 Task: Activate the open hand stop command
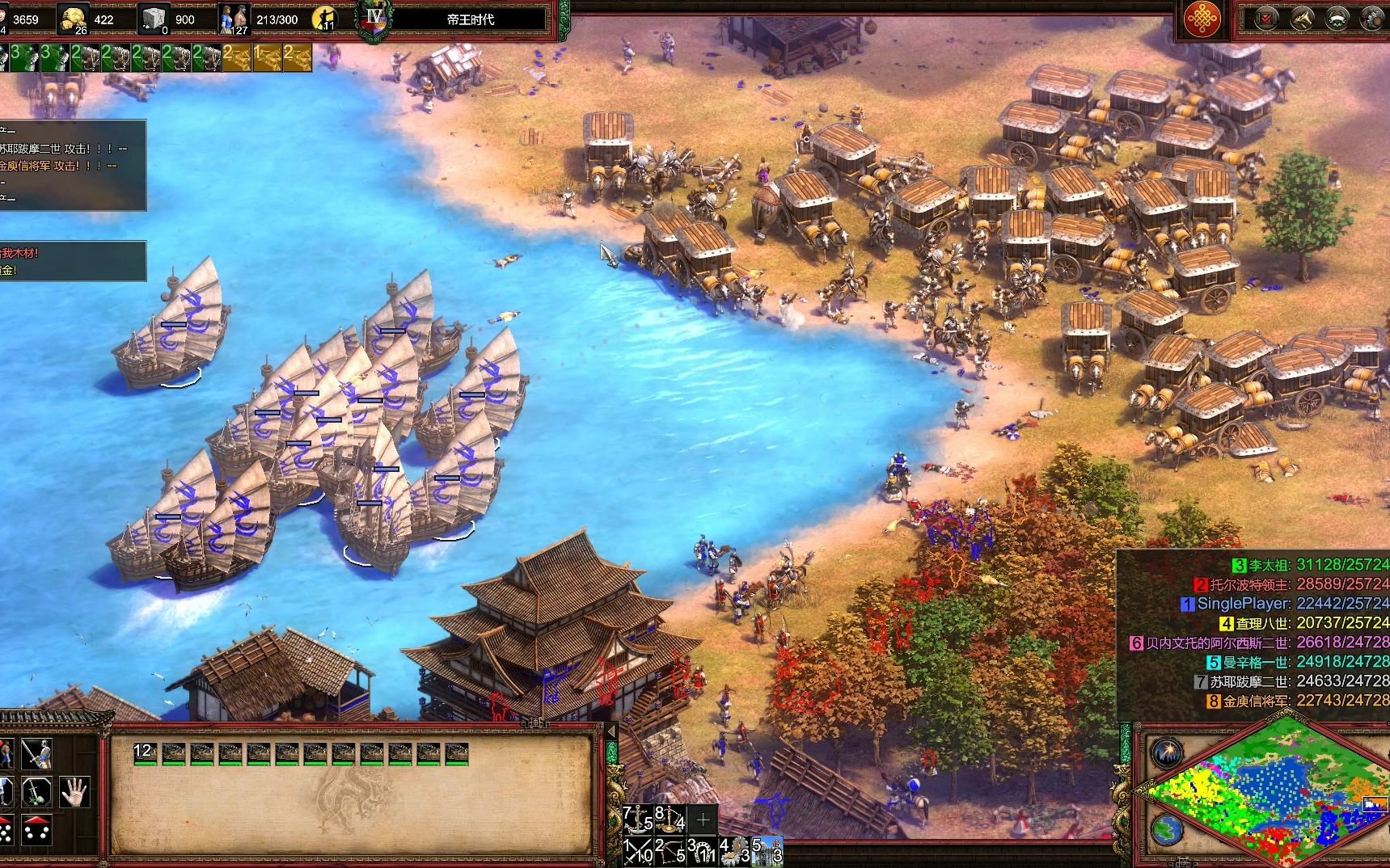74,791
